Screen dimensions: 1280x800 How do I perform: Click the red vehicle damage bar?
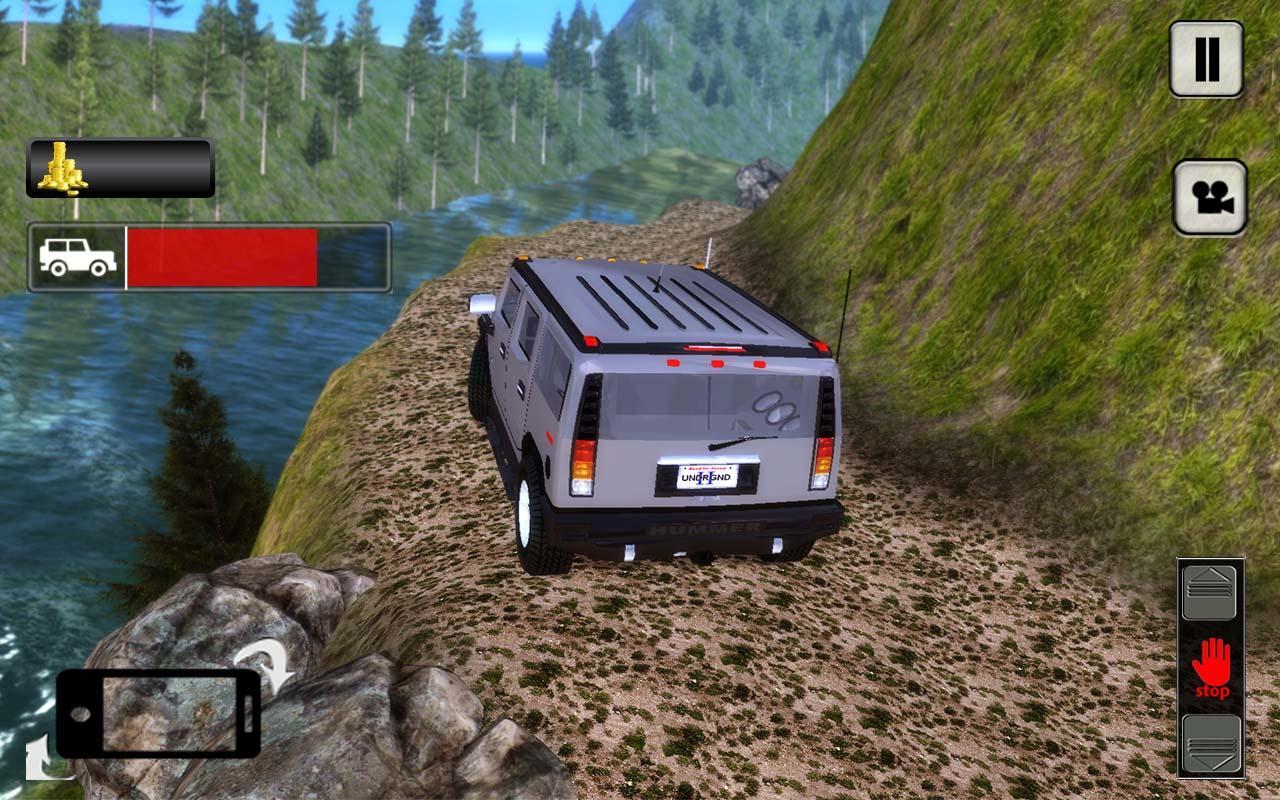[225, 258]
